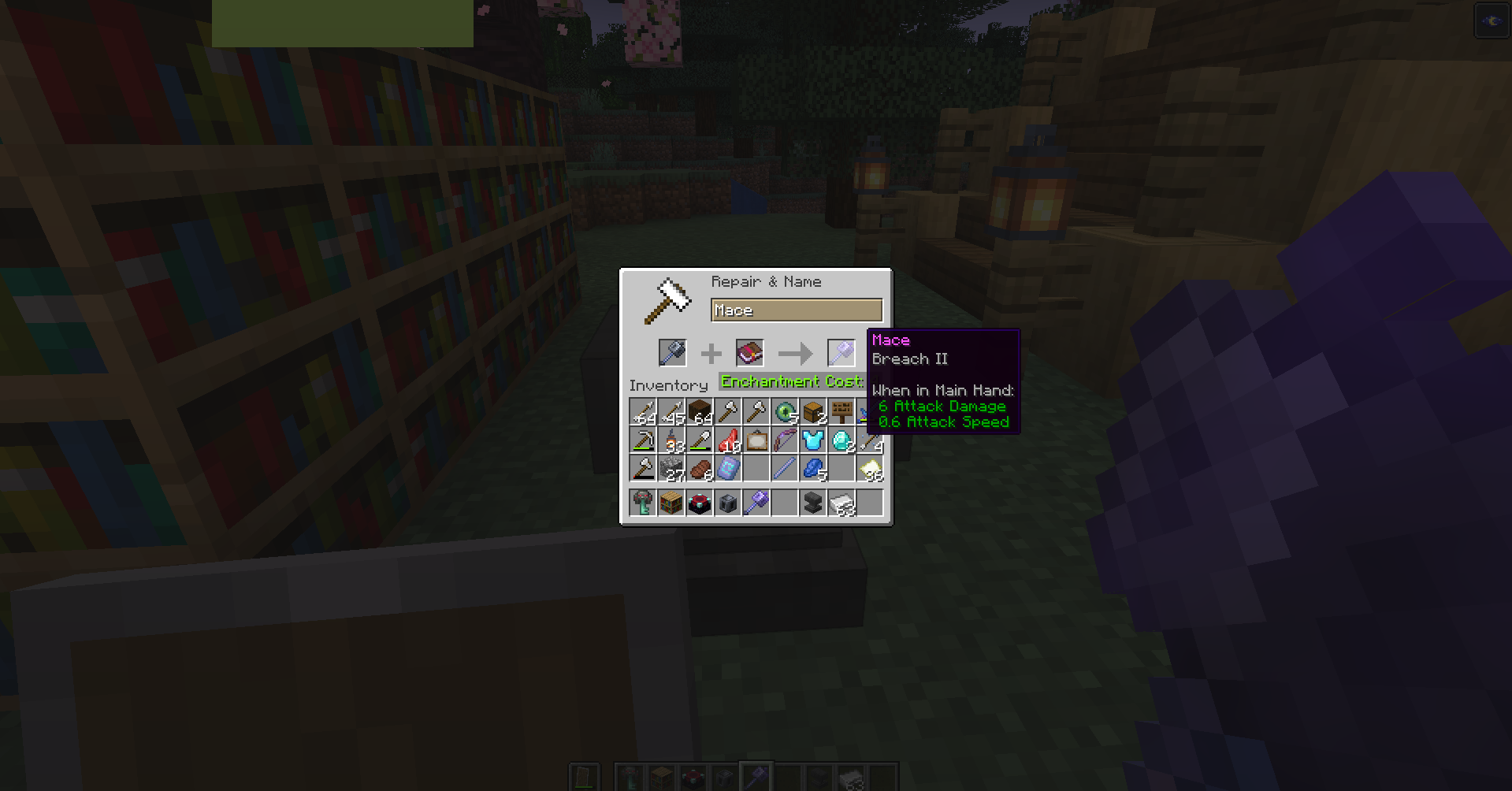Click the anvil item near the bottom inventory row
Image resolution: width=1512 pixels, height=791 pixels.
(814, 502)
